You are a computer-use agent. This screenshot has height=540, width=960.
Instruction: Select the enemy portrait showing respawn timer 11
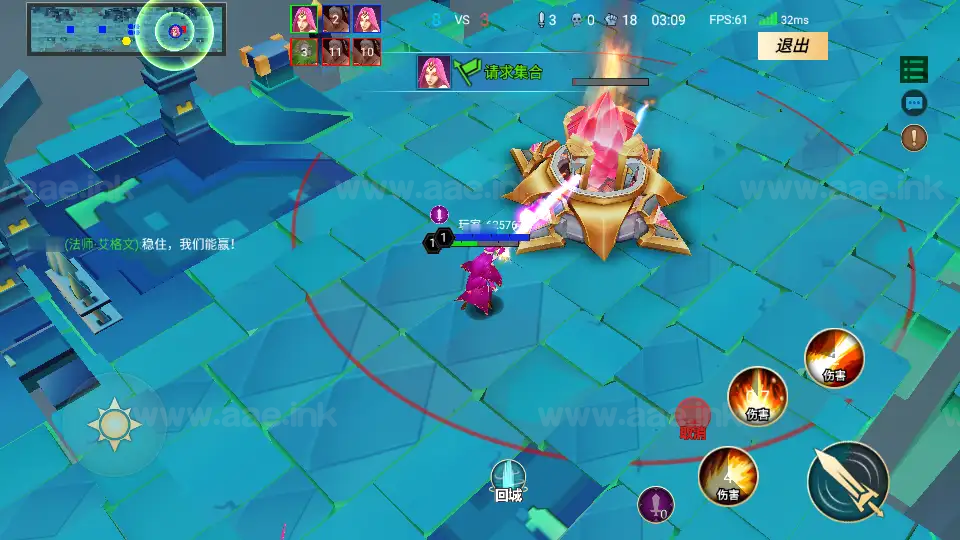click(335, 51)
